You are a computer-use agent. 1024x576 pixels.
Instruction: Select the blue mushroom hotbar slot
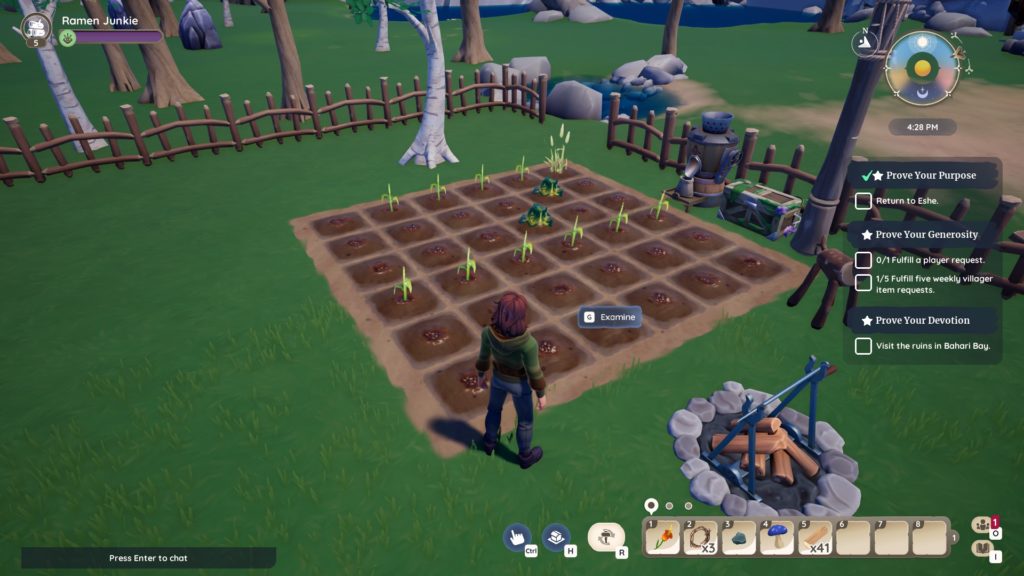[775, 538]
